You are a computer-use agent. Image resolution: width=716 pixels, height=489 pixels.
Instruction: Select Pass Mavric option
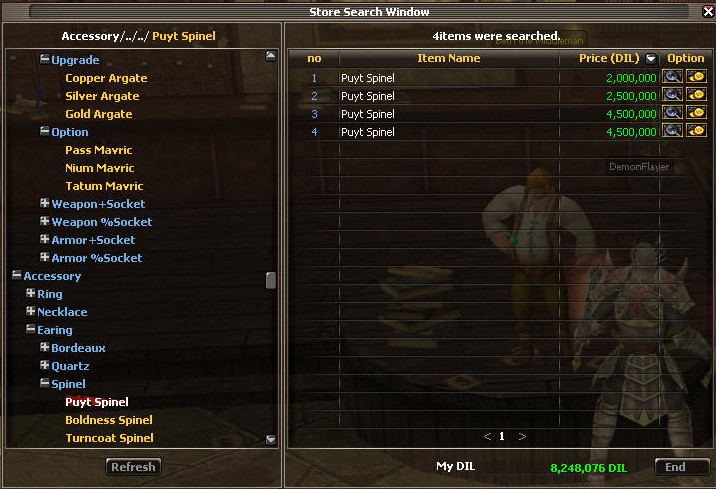(99, 150)
